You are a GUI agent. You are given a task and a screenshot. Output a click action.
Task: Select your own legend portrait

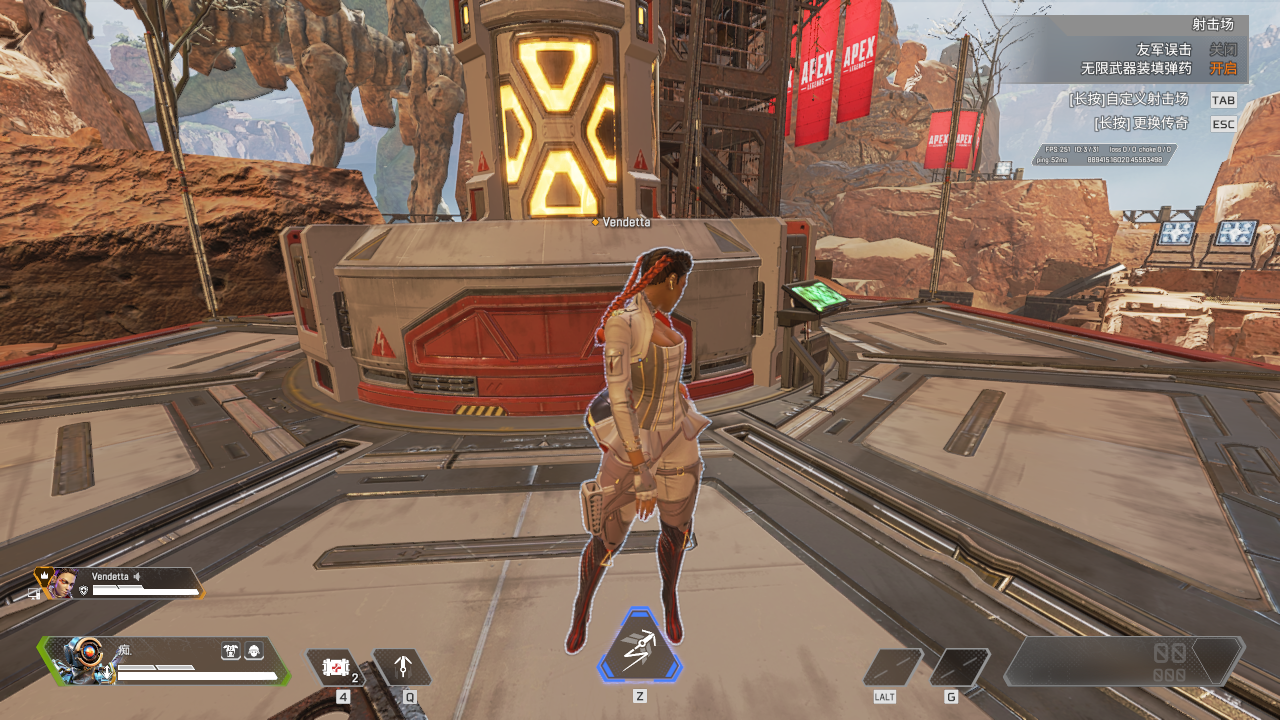click(81, 660)
